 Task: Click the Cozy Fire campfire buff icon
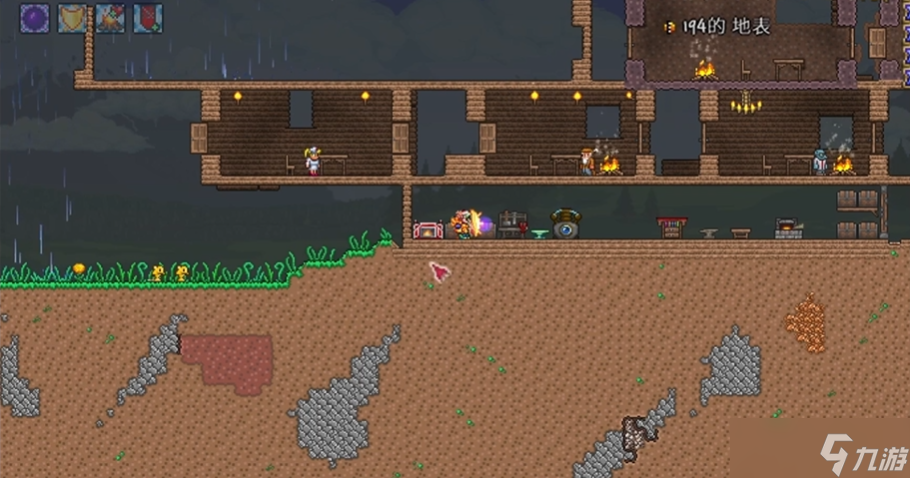point(110,18)
